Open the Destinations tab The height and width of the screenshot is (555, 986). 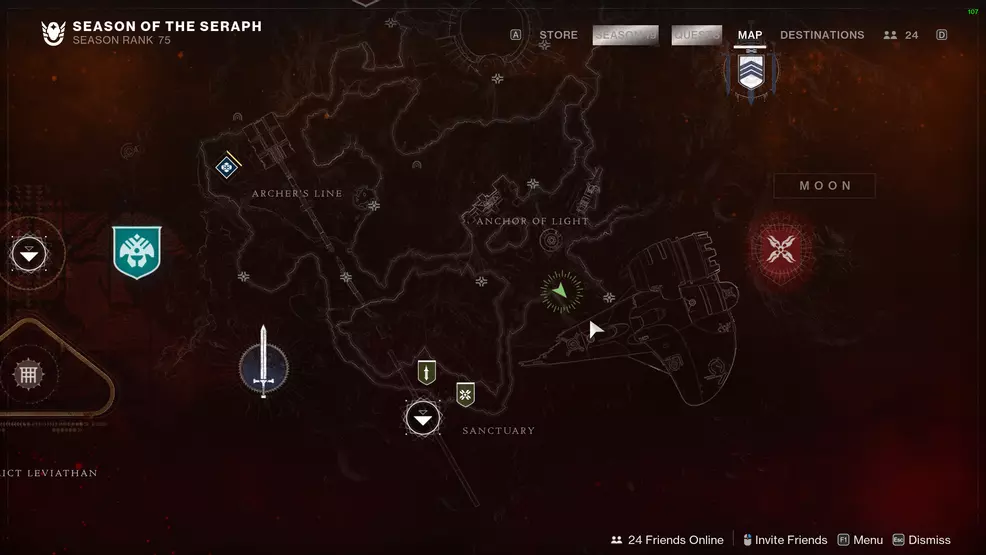click(822, 35)
